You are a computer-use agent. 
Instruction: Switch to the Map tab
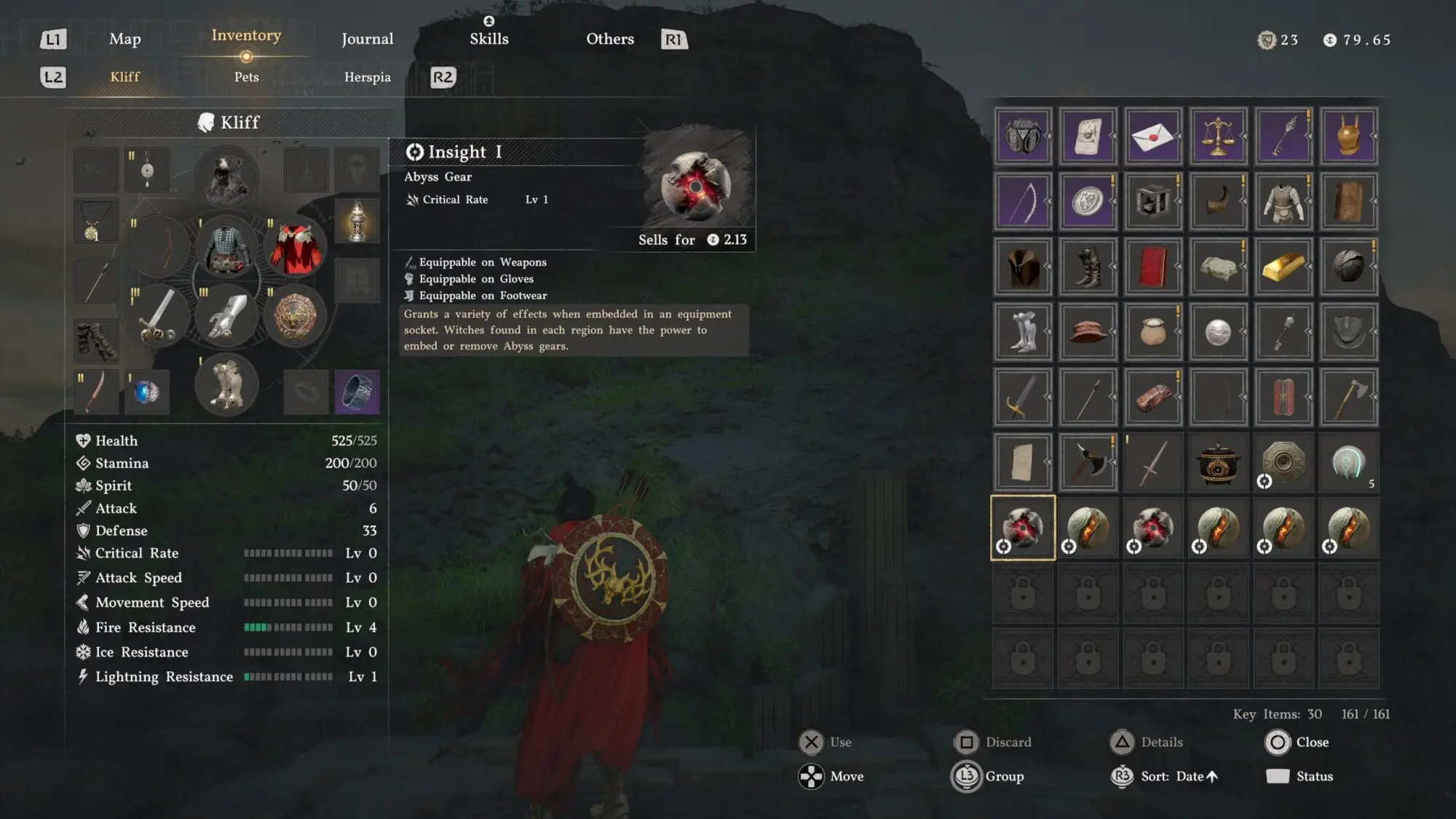124,39
